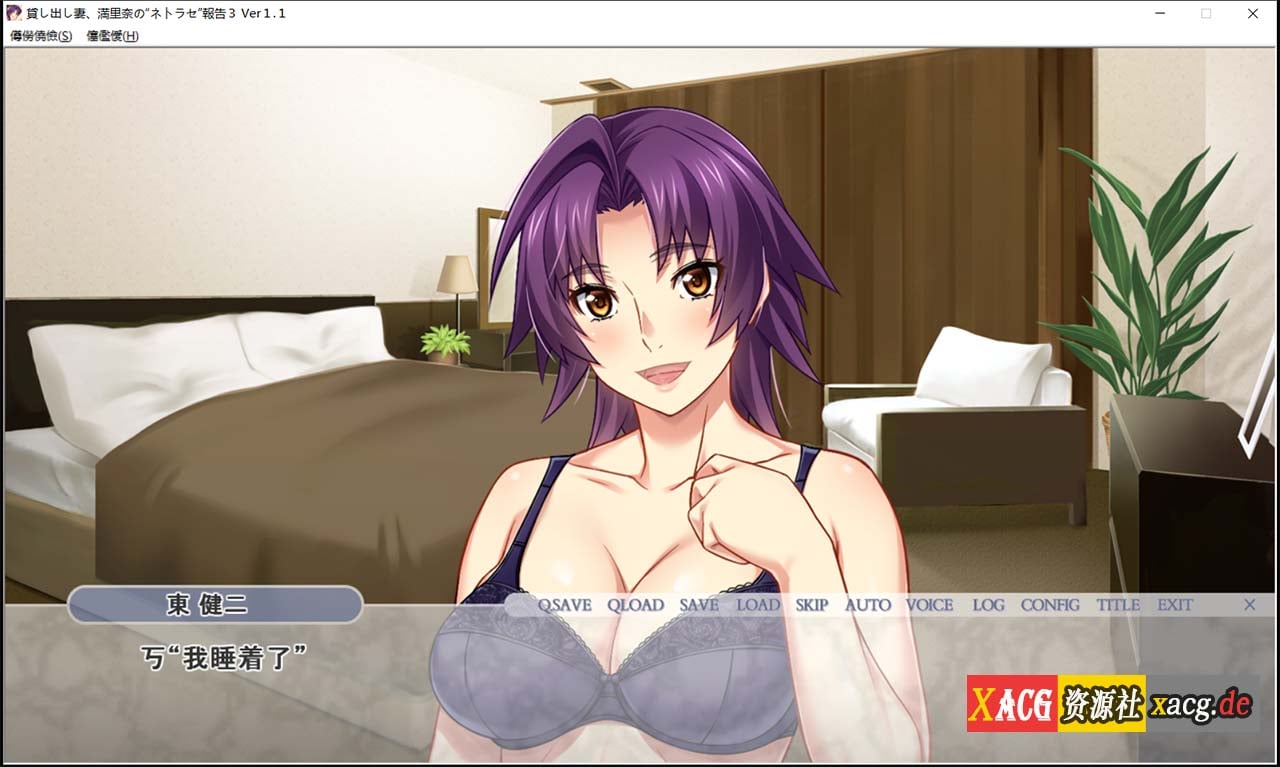Choose QLOAD to quick load
This screenshot has width=1280, height=767.
click(635, 605)
